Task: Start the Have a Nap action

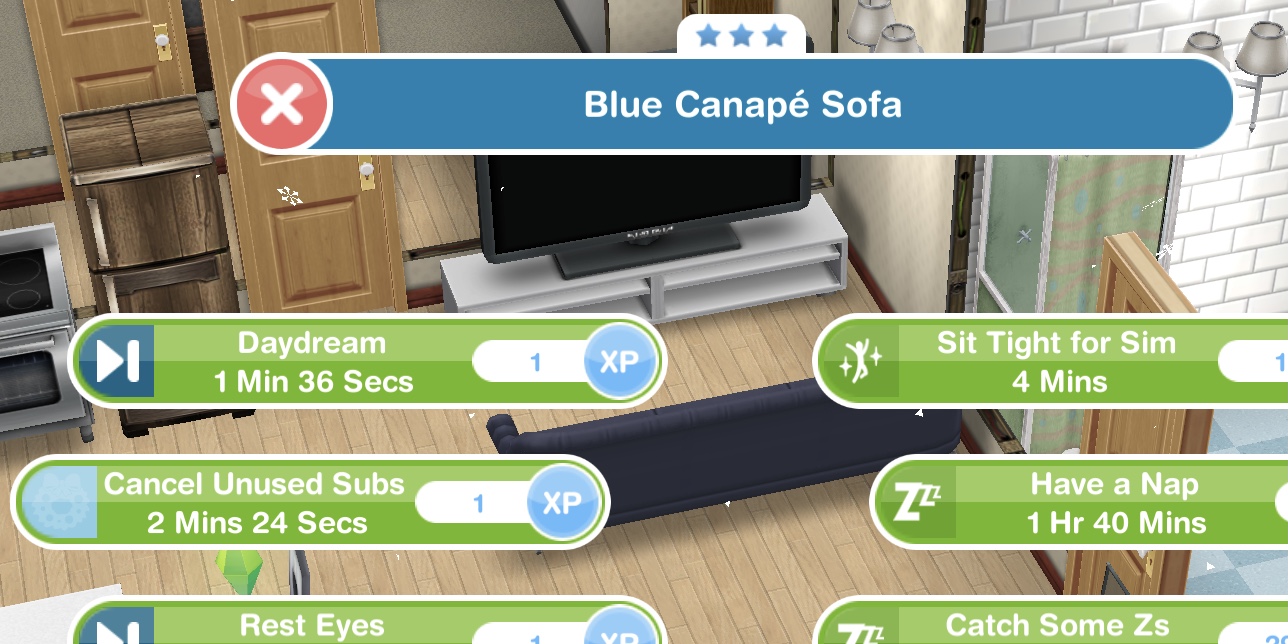Action: click(x=1114, y=503)
